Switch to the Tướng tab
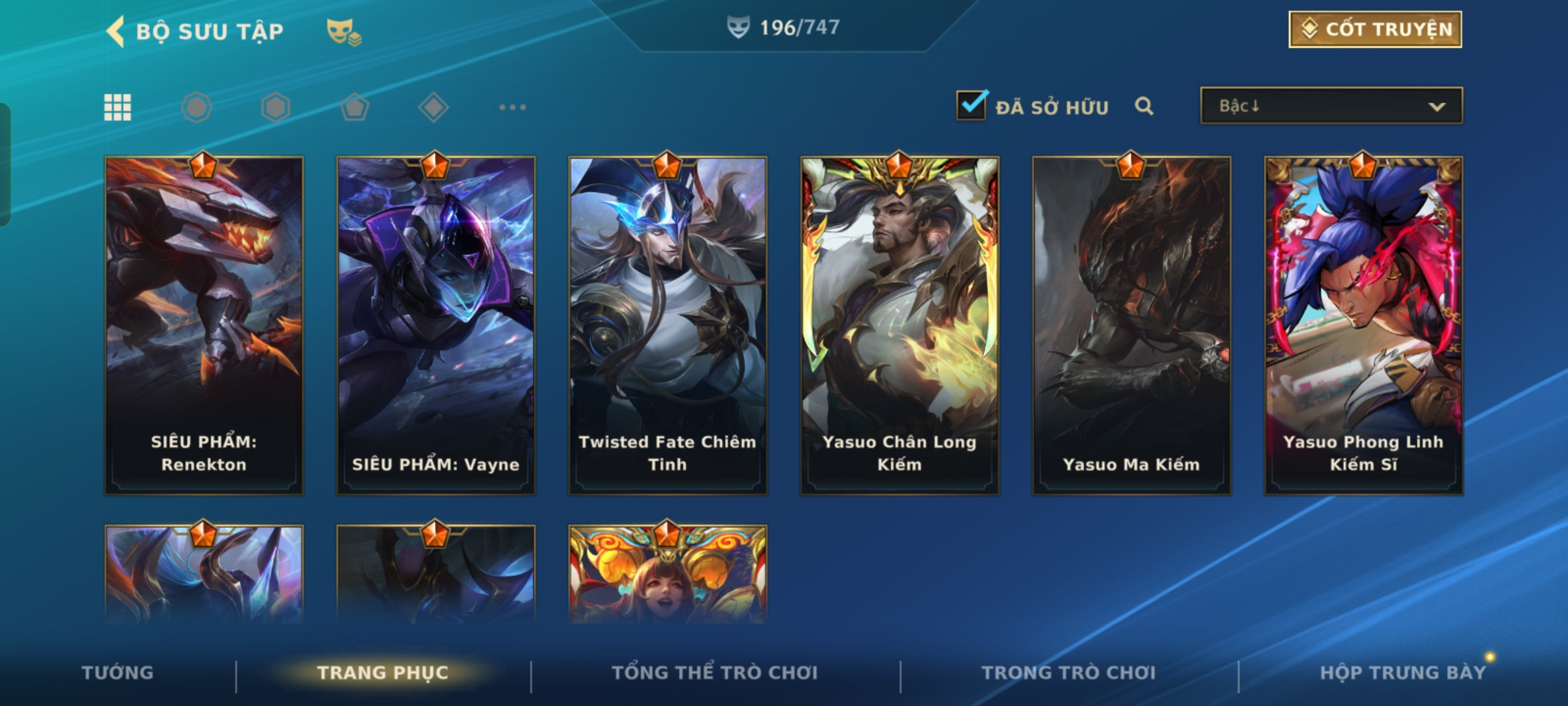The height and width of the screenshot is (706, 1568). 118,673
